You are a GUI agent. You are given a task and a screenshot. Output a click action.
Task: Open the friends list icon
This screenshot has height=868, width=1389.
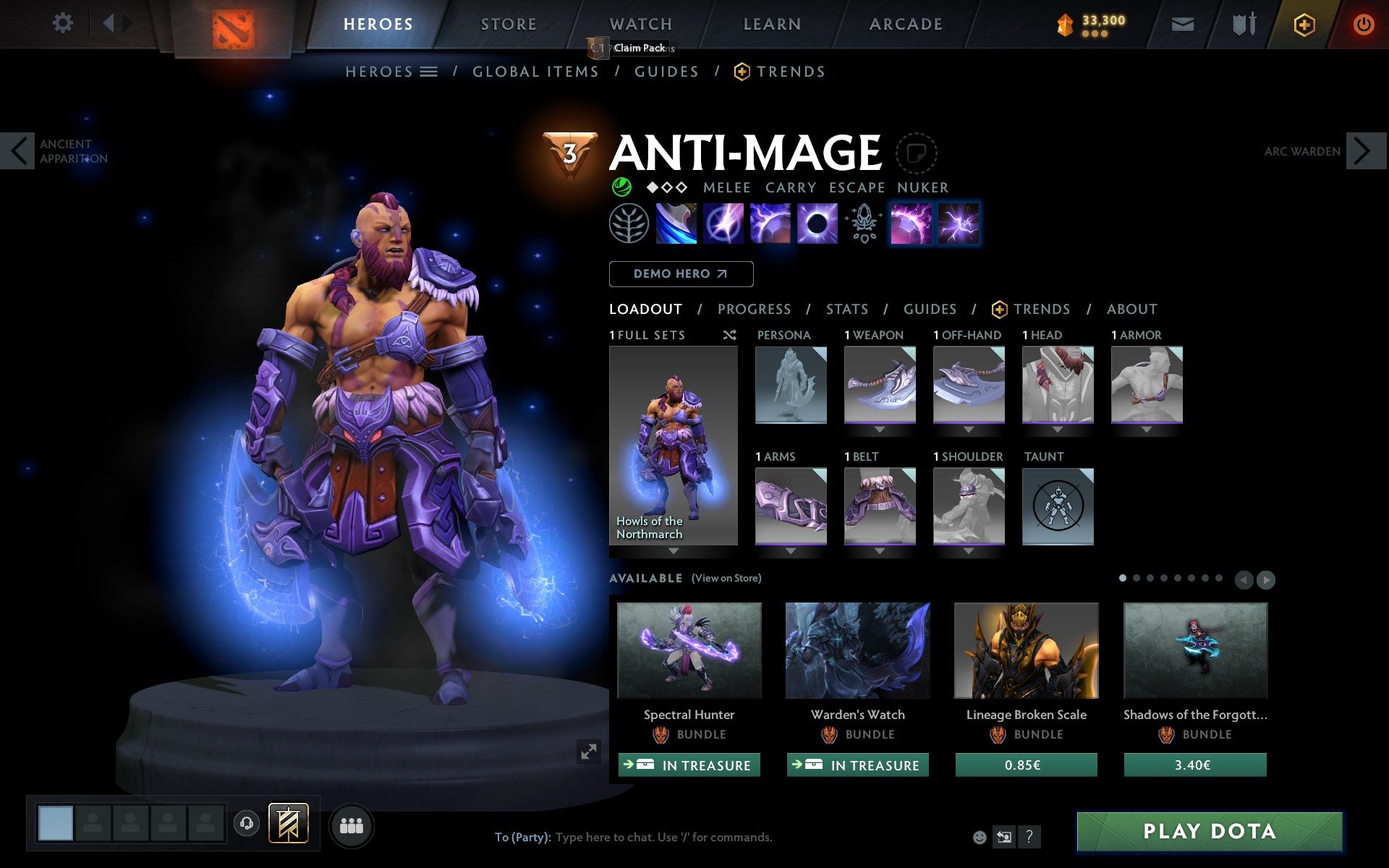[352, 823]
